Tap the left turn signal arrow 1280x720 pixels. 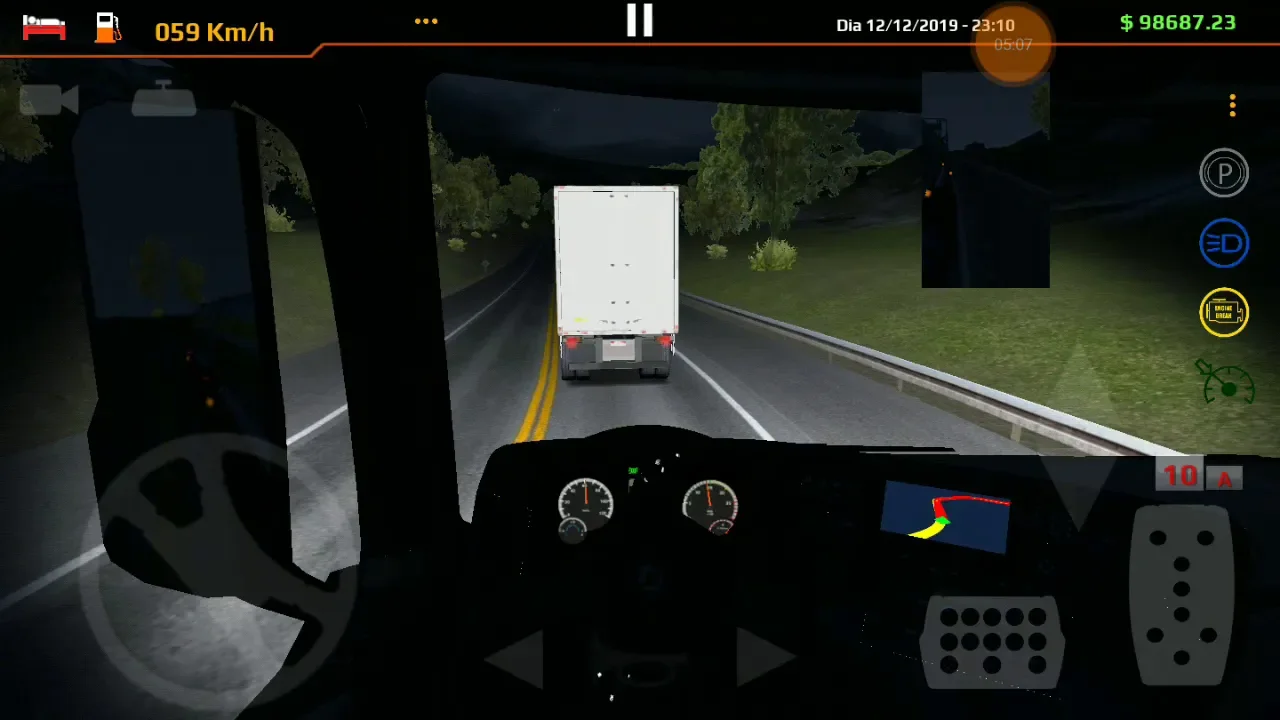(515, 658)
